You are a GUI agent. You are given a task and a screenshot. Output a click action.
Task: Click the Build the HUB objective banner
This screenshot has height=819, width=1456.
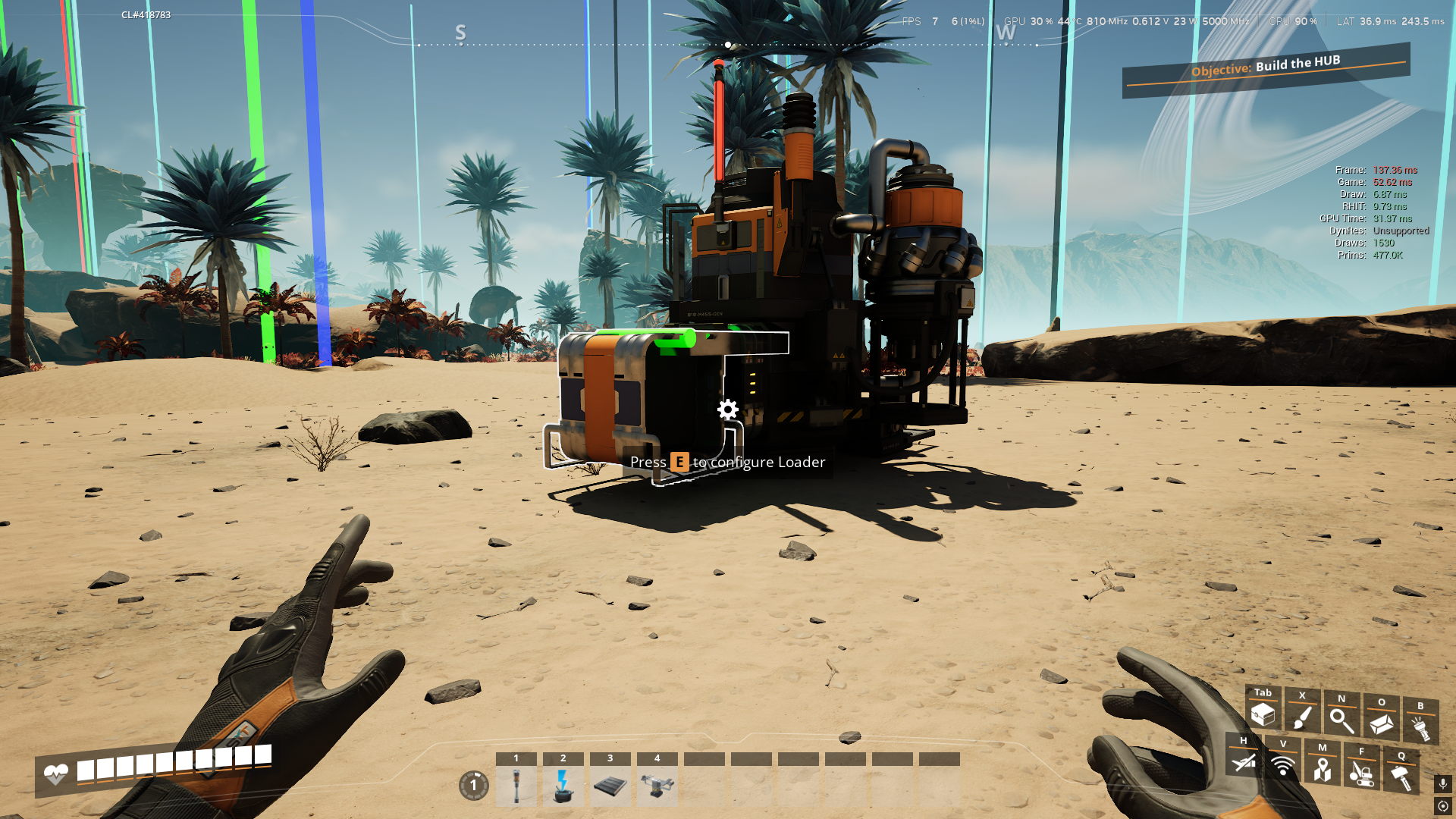[x=1266, y=67]
